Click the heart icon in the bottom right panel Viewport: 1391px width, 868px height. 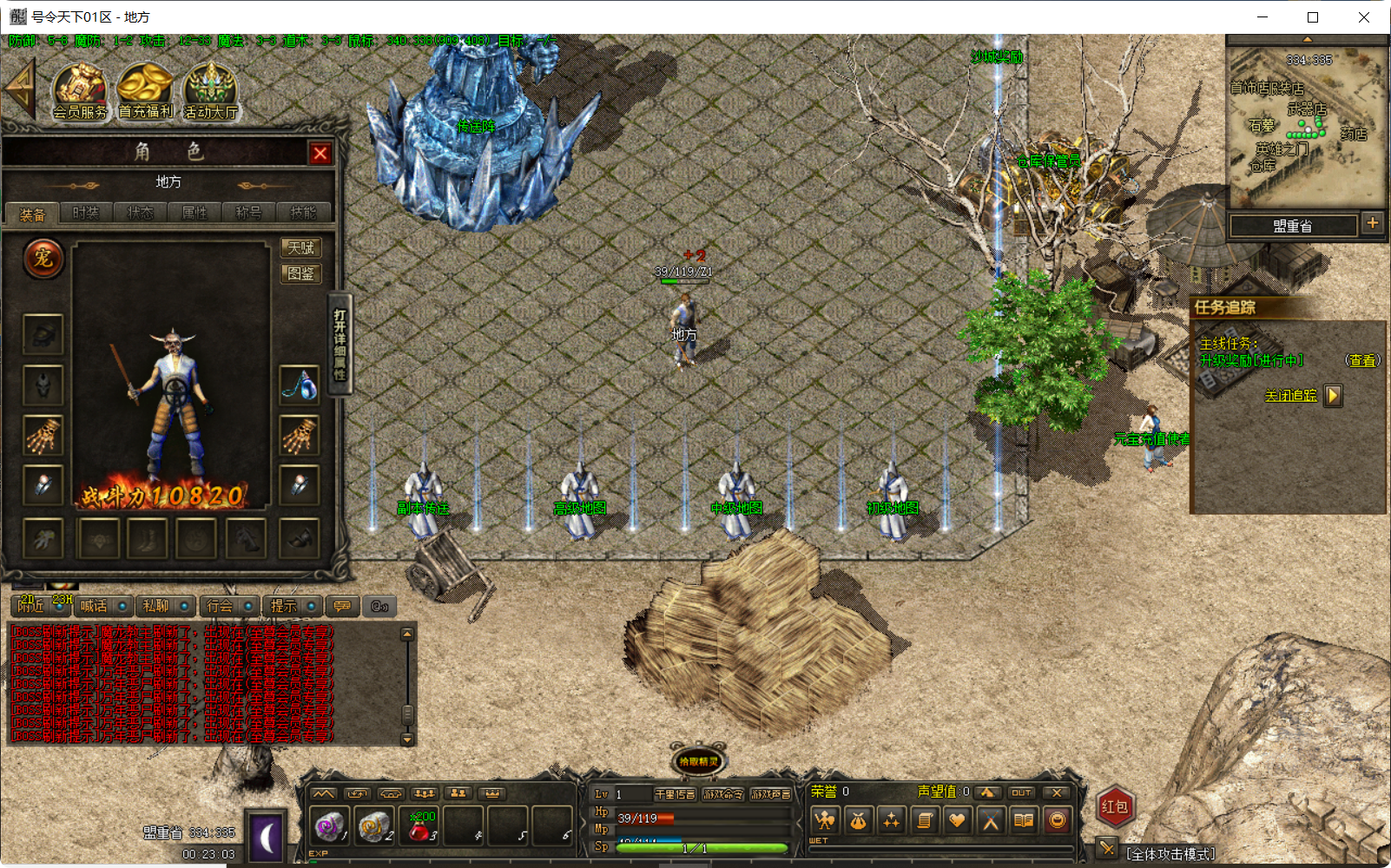pos(958,819)
